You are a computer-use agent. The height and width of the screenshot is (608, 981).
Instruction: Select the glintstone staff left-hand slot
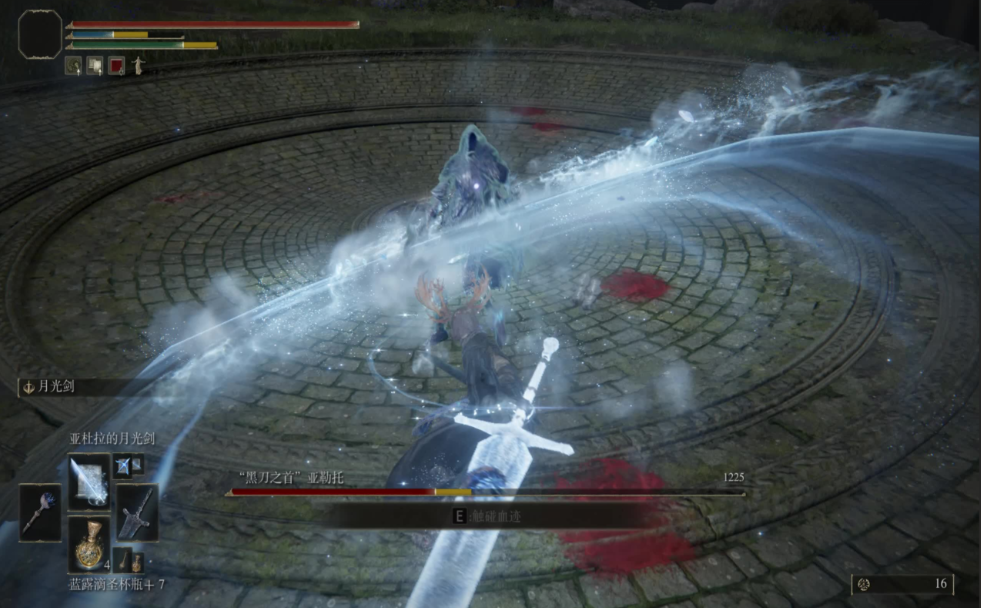40,511
